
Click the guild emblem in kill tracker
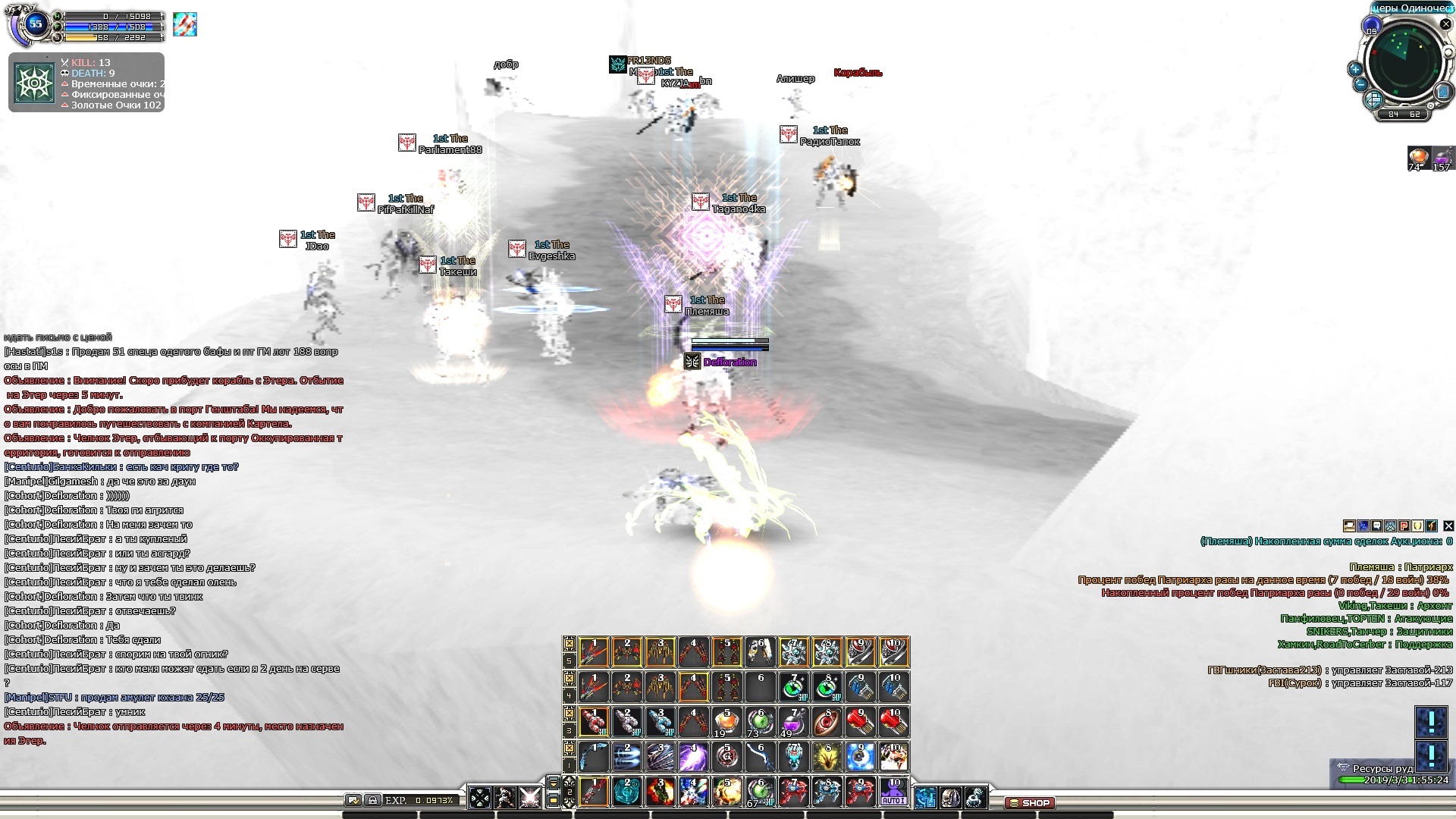point(35,83)
